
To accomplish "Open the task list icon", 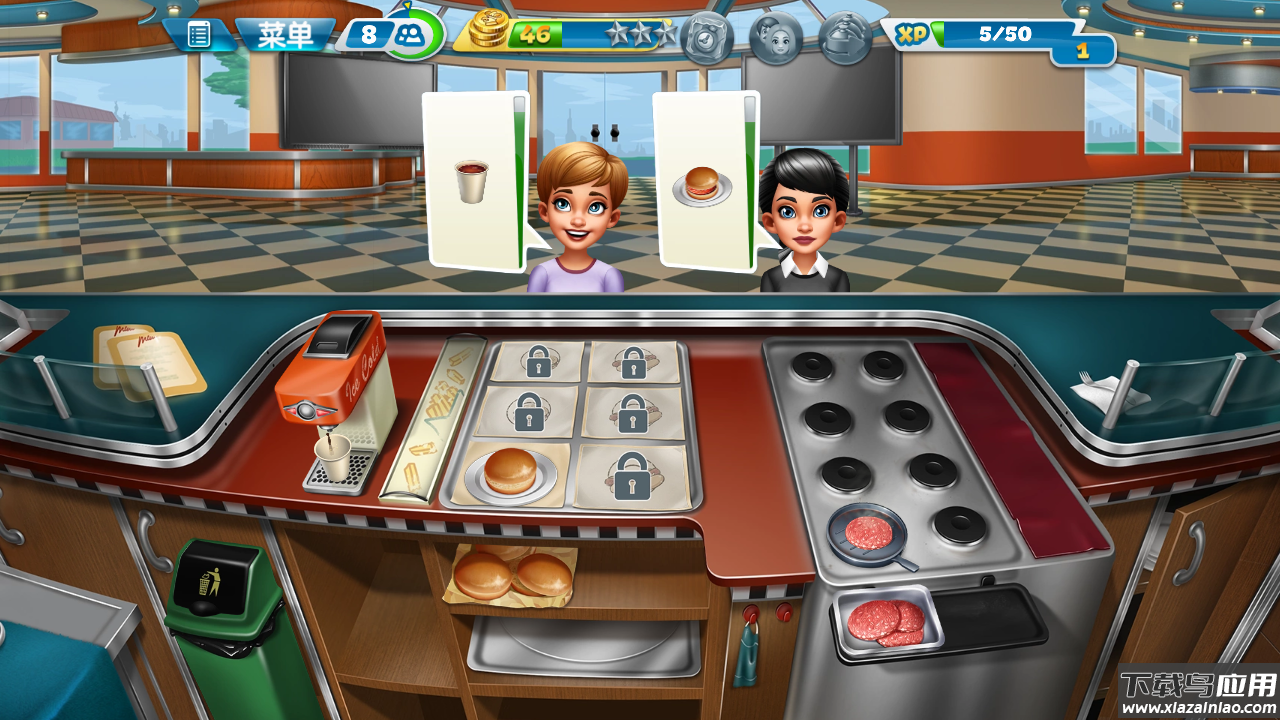I will [x=199, y=36].
